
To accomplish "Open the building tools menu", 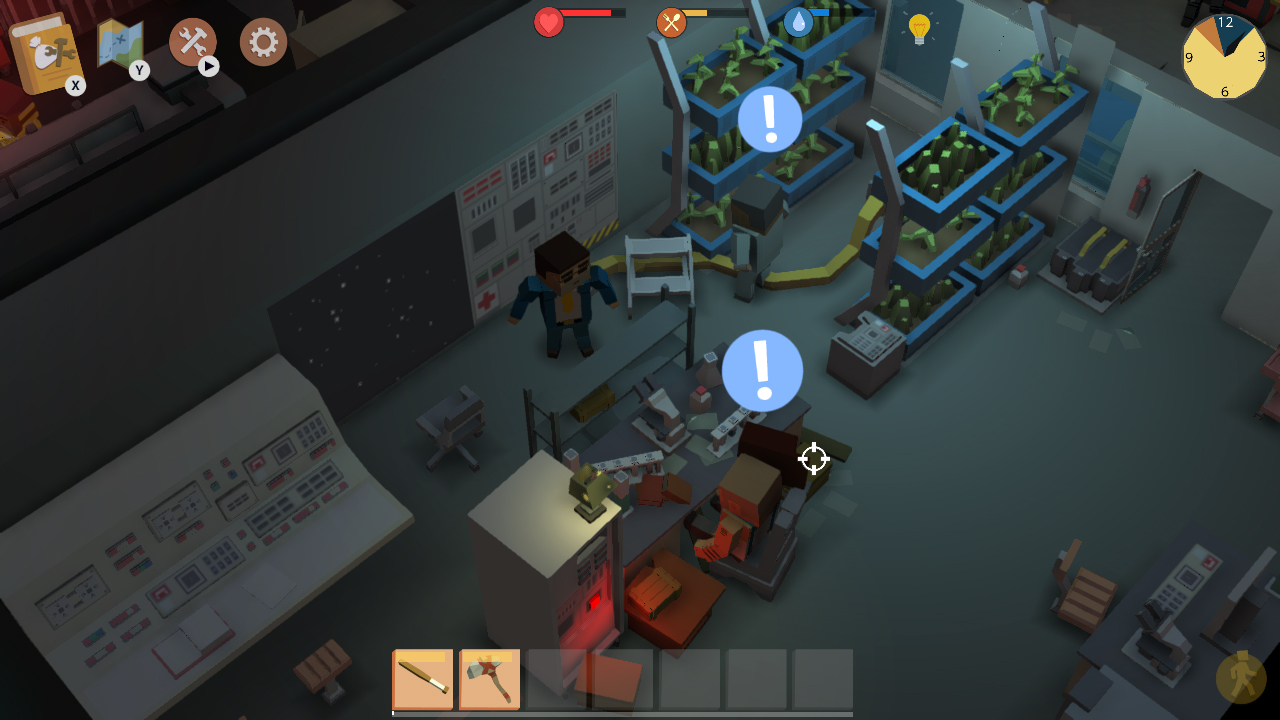I will tap(191, 42).
